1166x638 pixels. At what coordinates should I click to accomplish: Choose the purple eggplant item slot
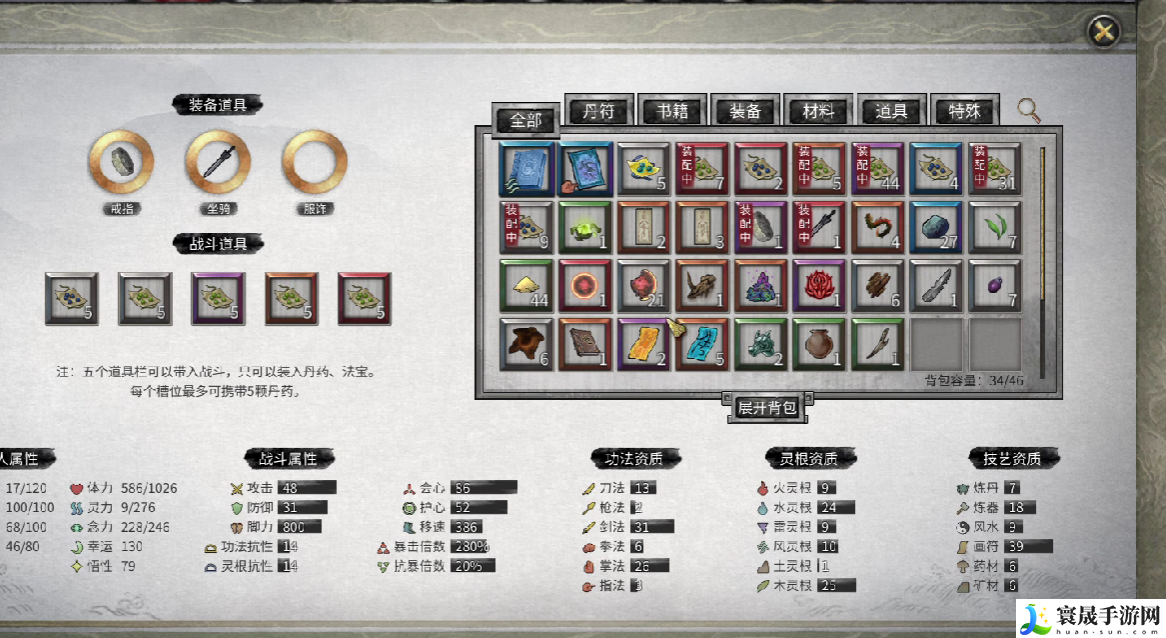(x=994, y=286)
